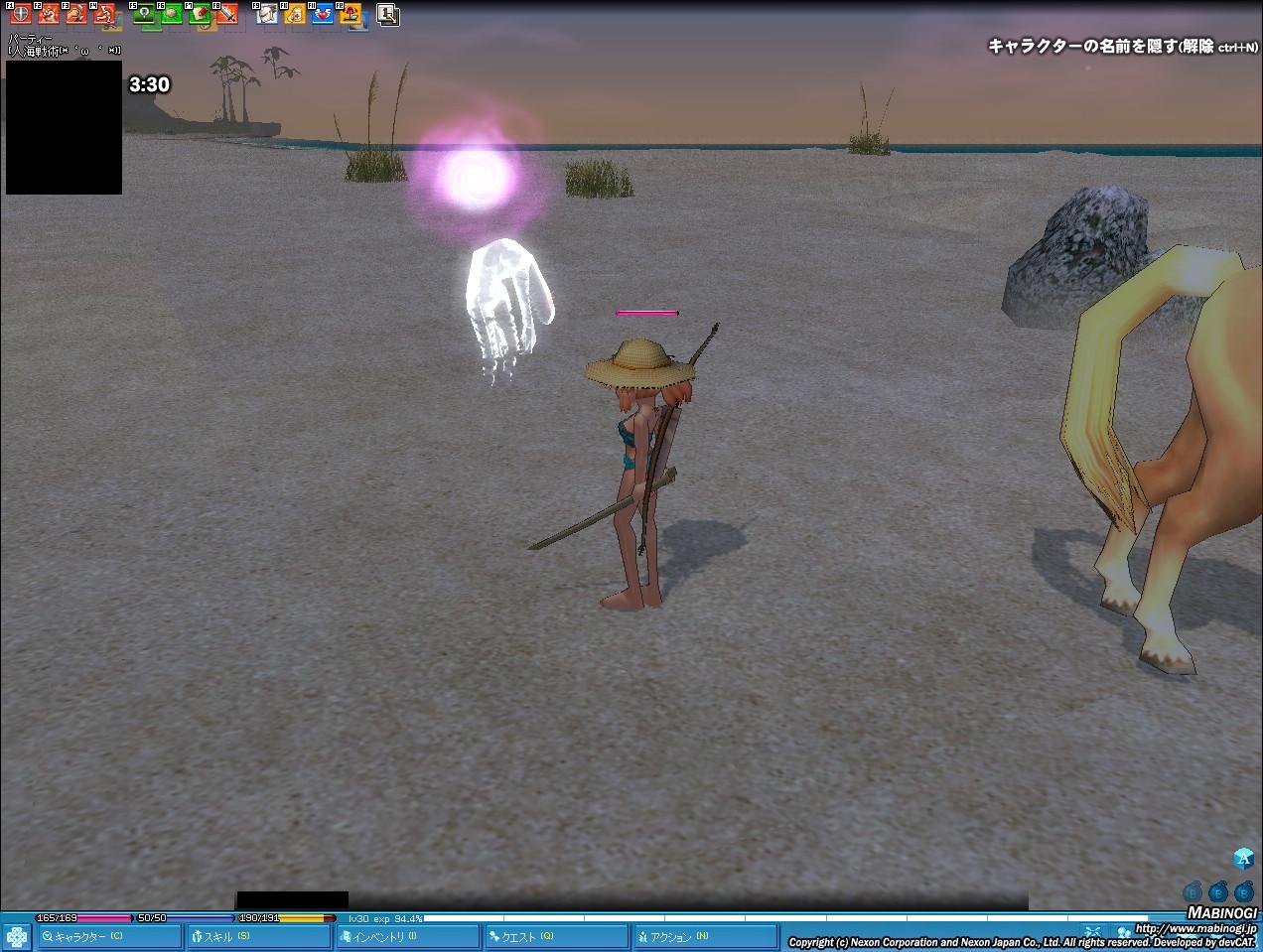Use the F2 fist skill icon
This screenshot has height=952, width=1263.
click(48, 14)
